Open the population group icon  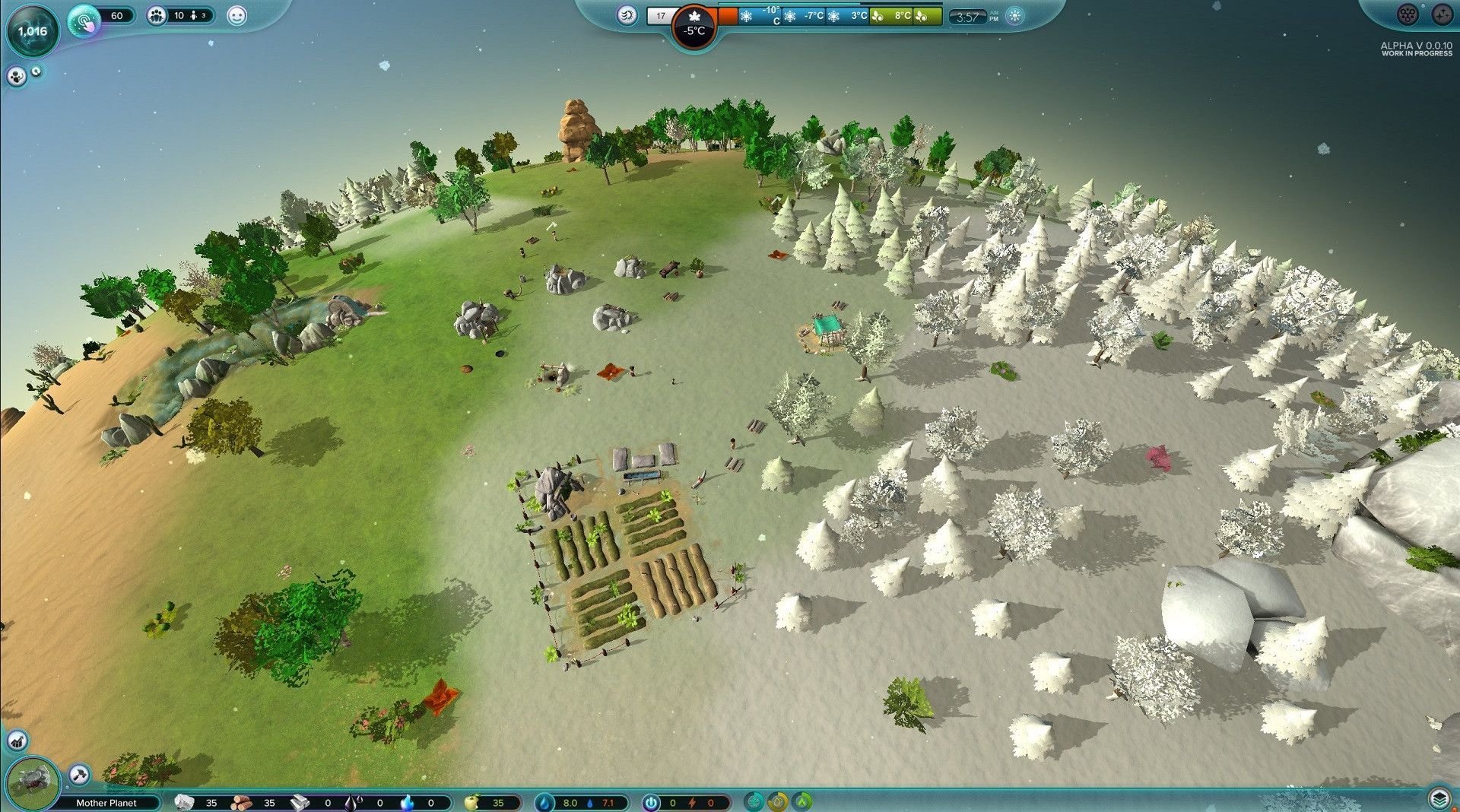click(157, 16)
